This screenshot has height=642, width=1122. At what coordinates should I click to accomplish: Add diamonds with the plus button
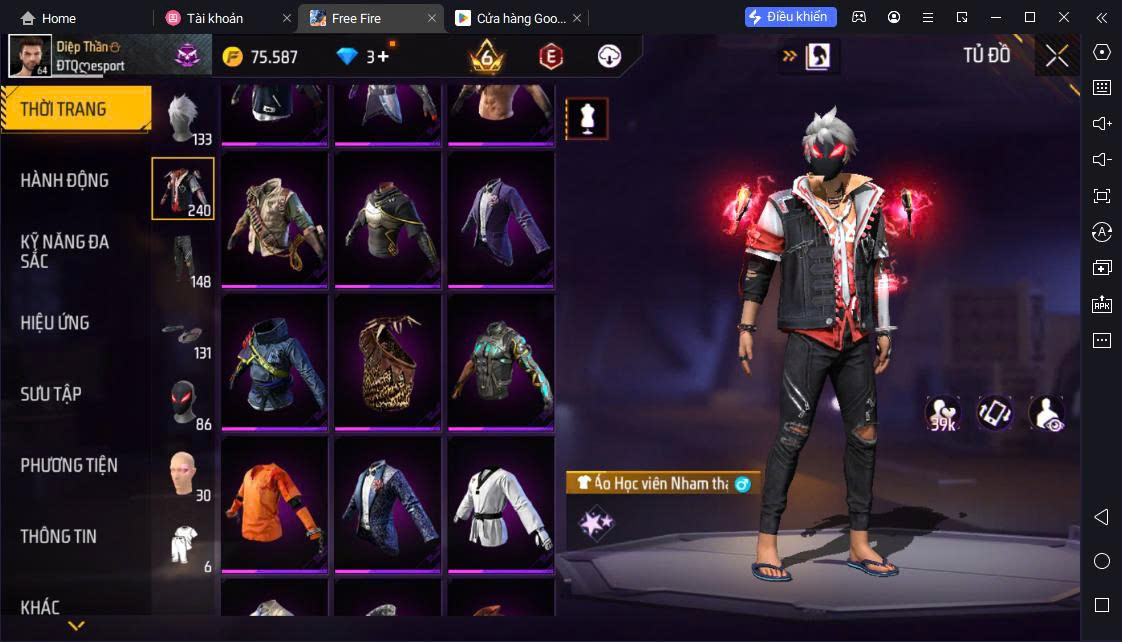click(383, 57)
